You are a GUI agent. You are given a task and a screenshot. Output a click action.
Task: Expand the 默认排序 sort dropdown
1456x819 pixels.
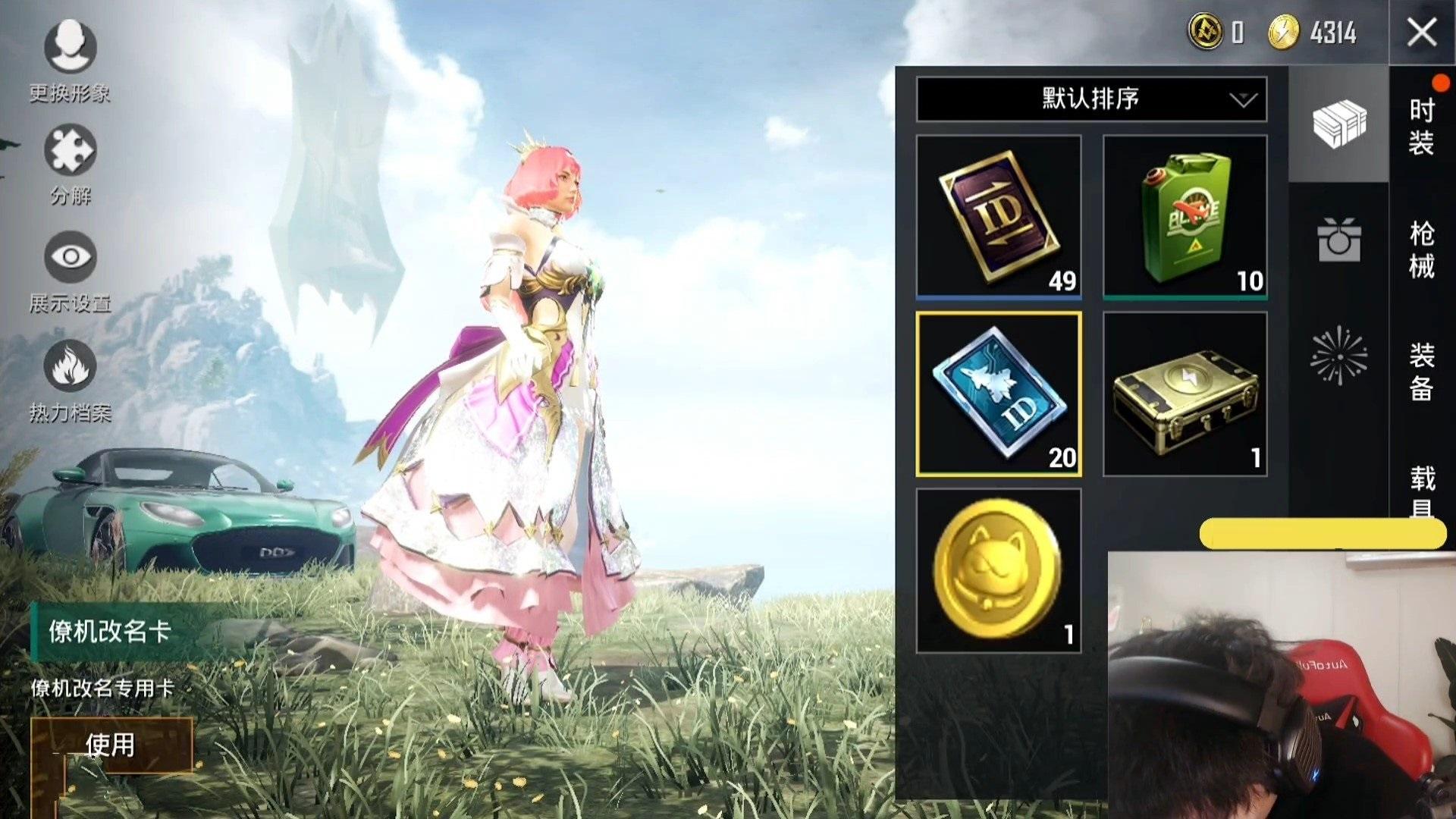click(x=1090, y=99)
